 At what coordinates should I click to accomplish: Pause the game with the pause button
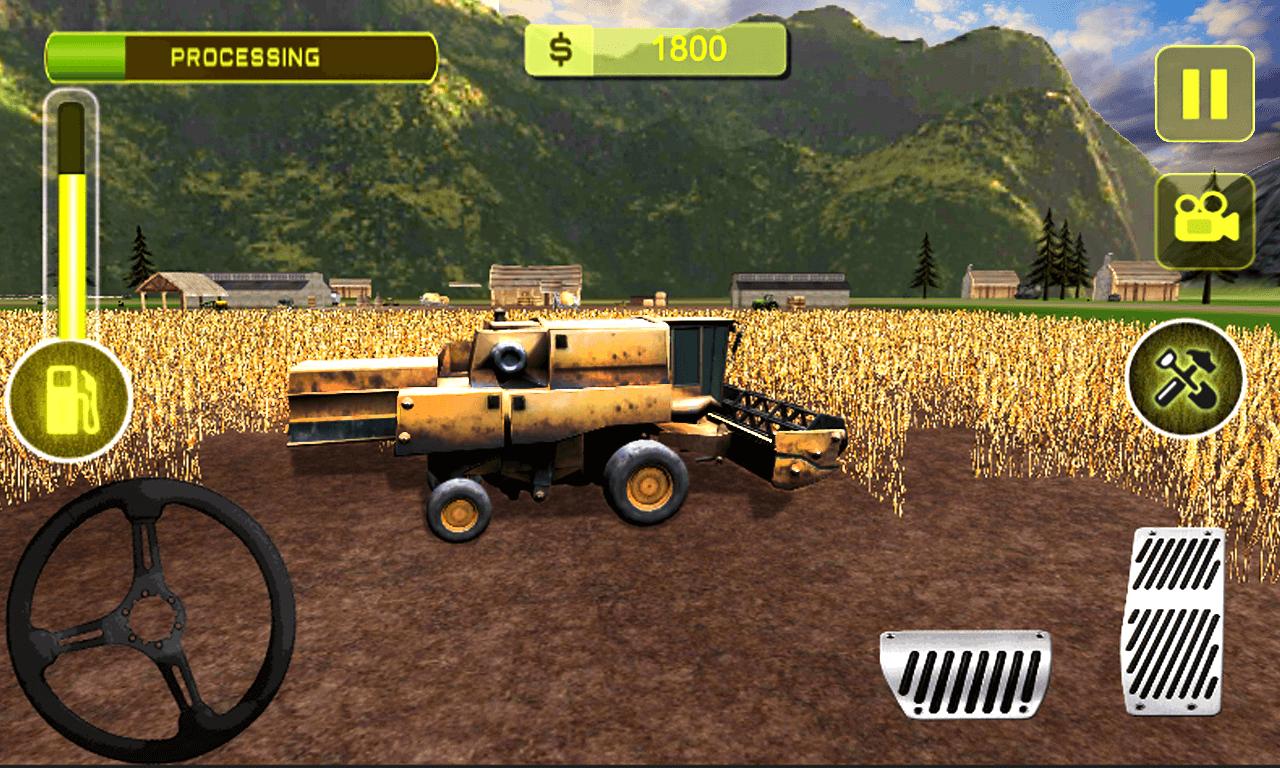1204,93
